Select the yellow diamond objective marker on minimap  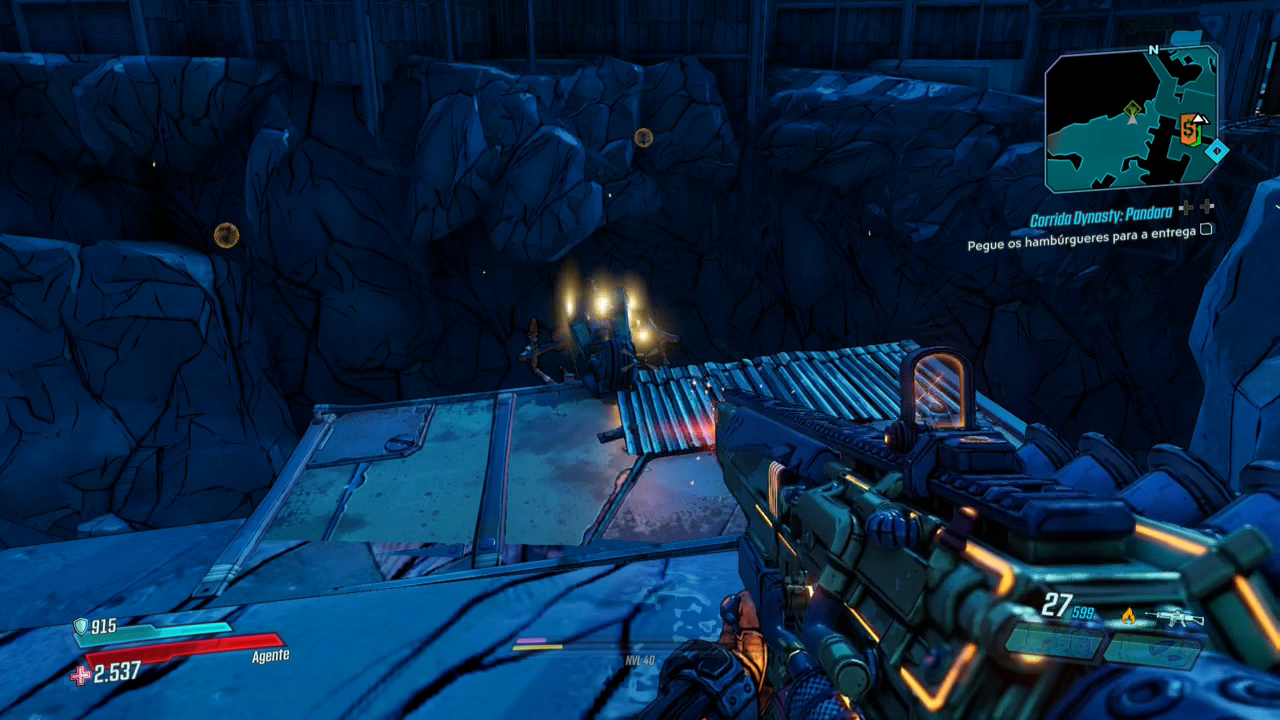[1132, 108]
